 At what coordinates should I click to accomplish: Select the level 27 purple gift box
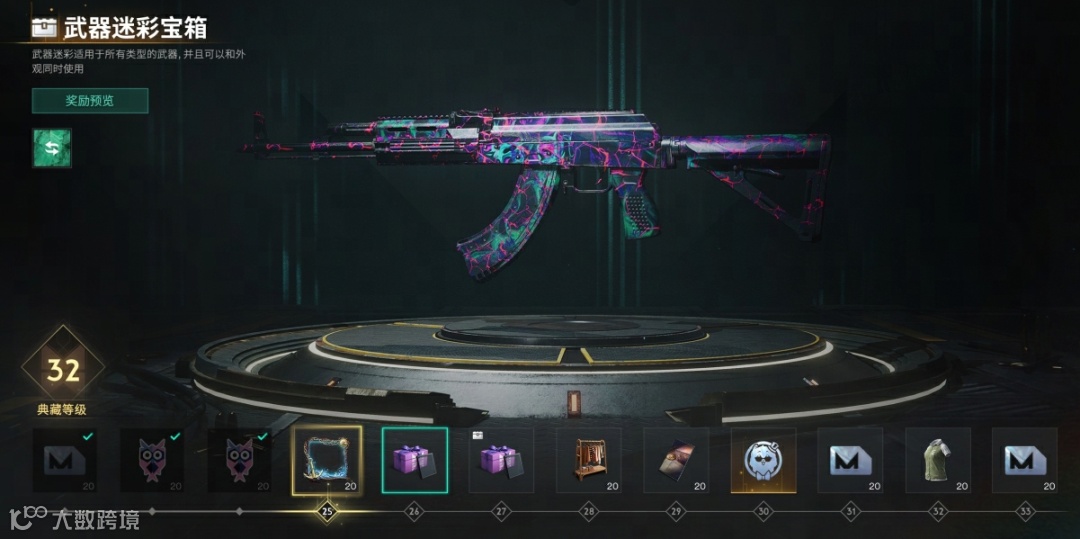coord(501,460)
